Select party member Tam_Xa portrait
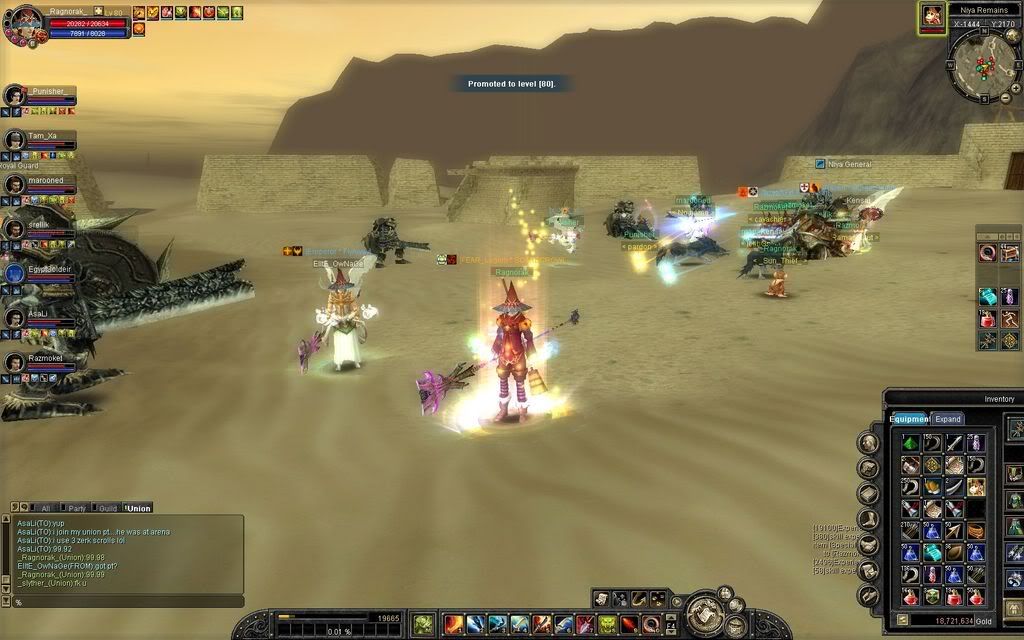Screen dimensions: 1024x640 point(14,140)
